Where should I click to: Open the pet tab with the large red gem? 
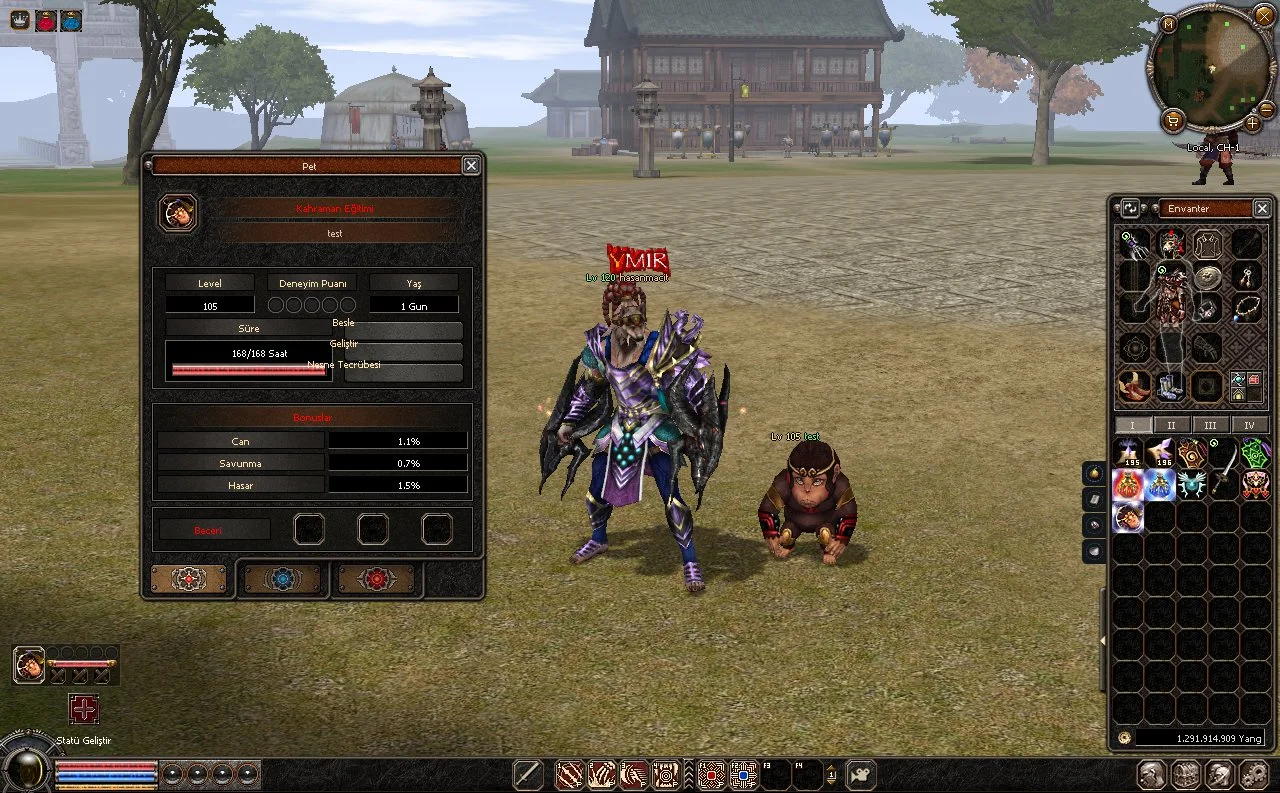click(376, 579)
